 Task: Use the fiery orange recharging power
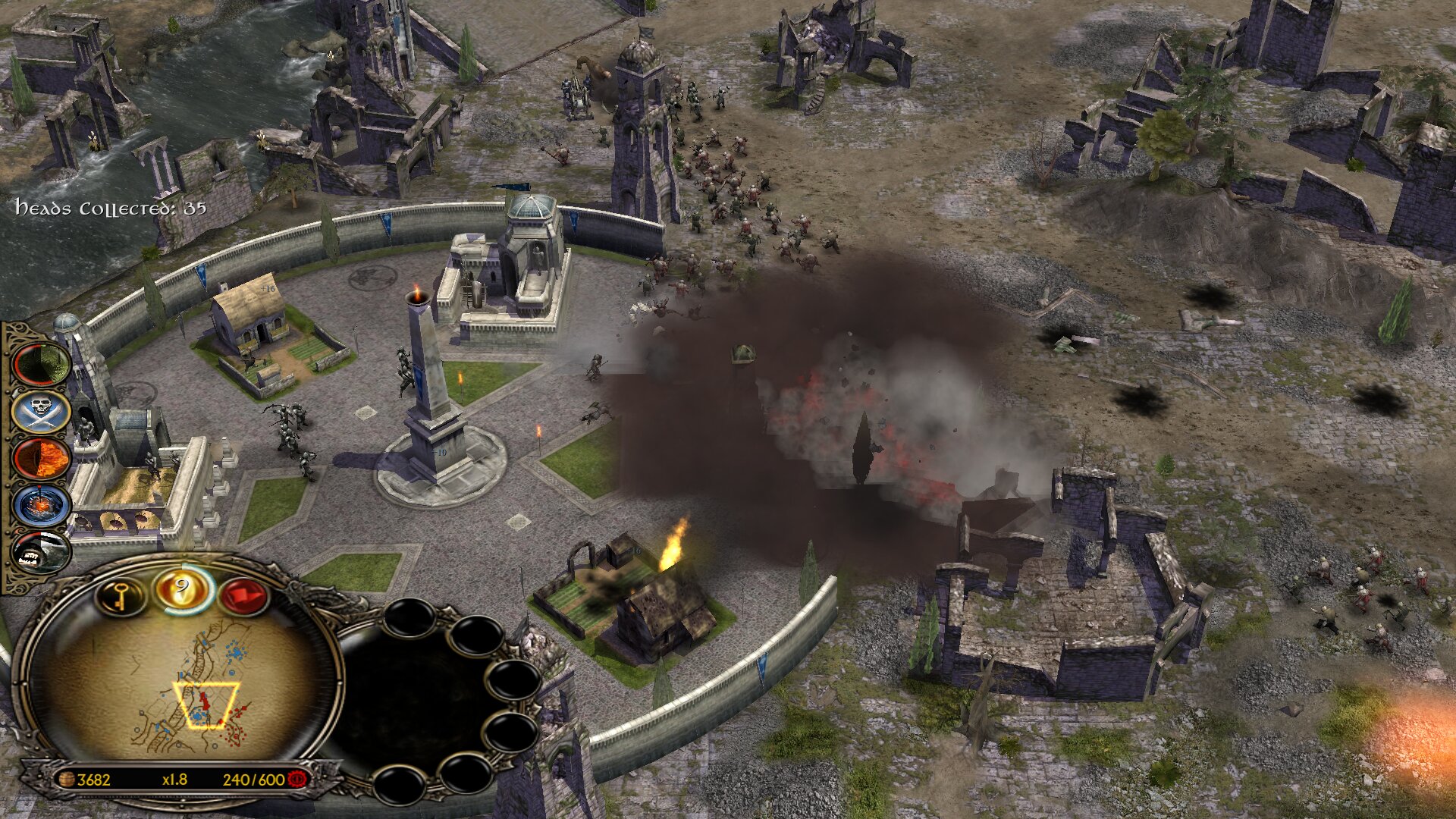(42, 459)
